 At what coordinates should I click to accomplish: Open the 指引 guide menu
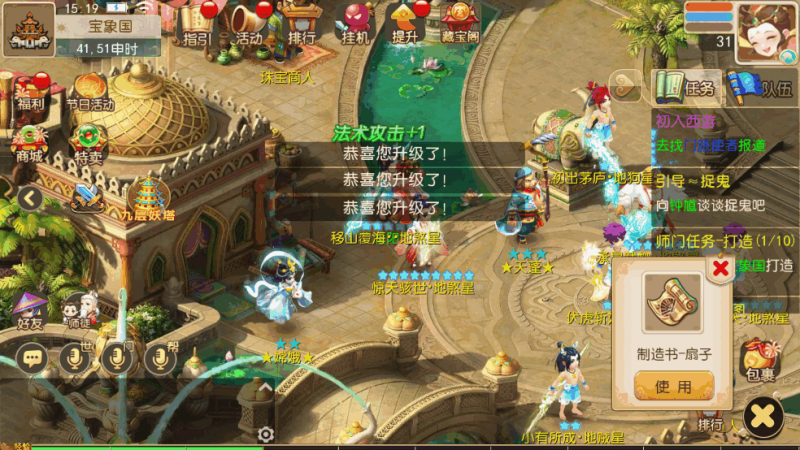[x=198, y=23]
